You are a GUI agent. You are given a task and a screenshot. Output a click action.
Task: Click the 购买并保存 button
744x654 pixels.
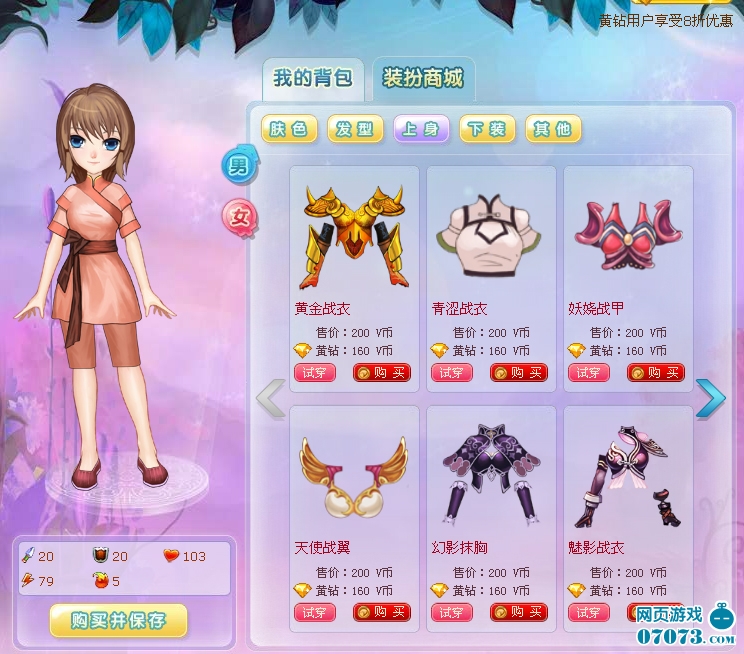pyautogui.click(x=118, y=620)
